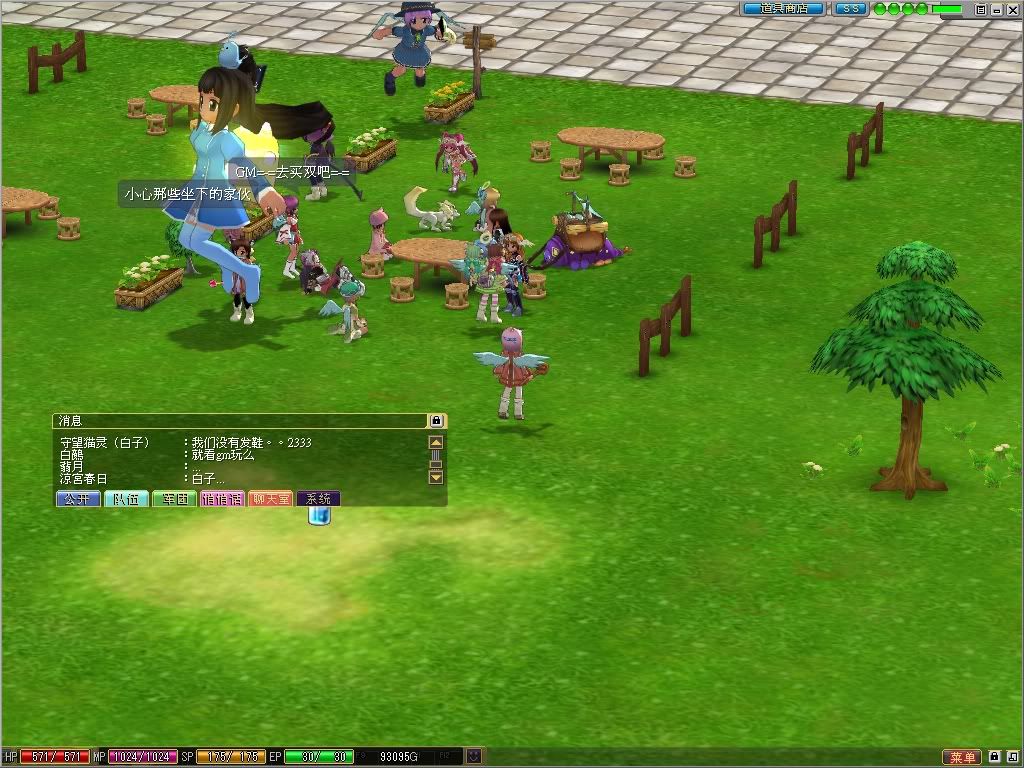Switch to the 队伍 party chat tab
The width and height of the screenshot is (1024, 768).
tap(126, 498)
